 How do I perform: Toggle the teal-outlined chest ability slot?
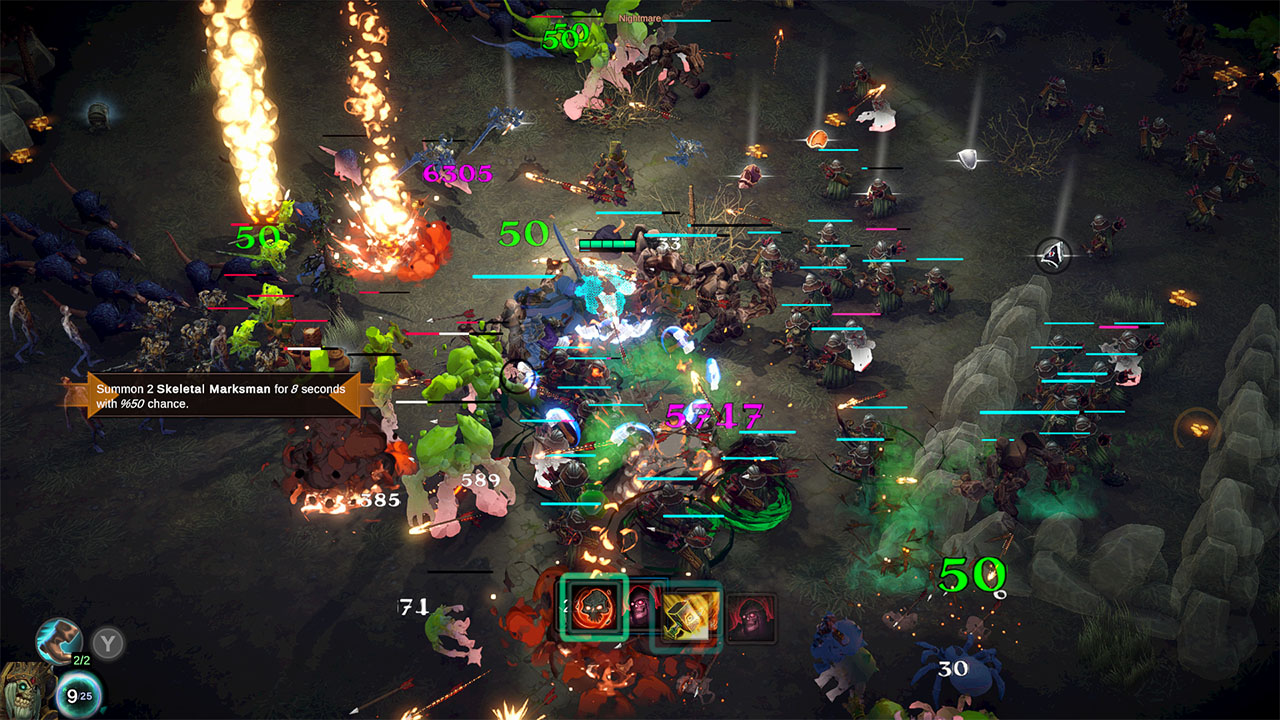tap(688, 615)
